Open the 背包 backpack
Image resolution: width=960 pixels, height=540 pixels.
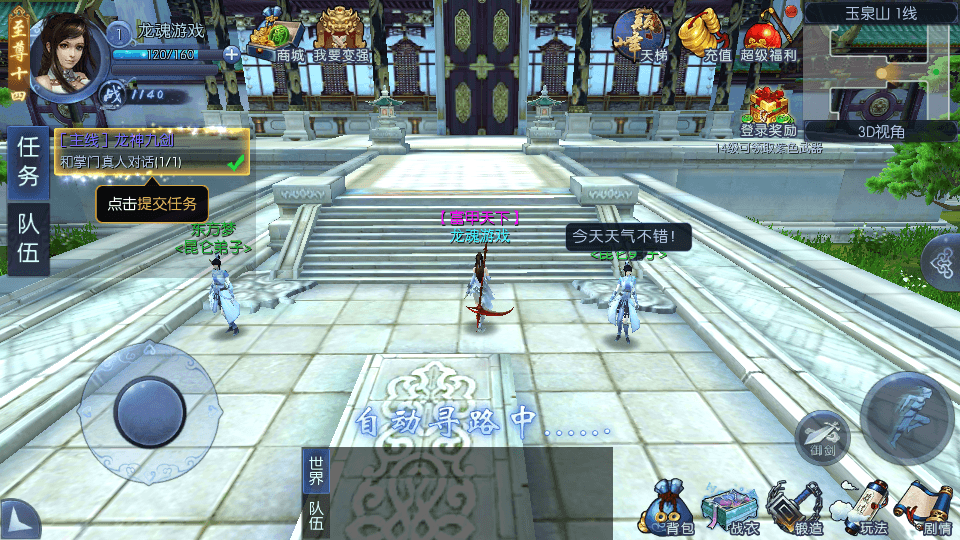[670, 507]
